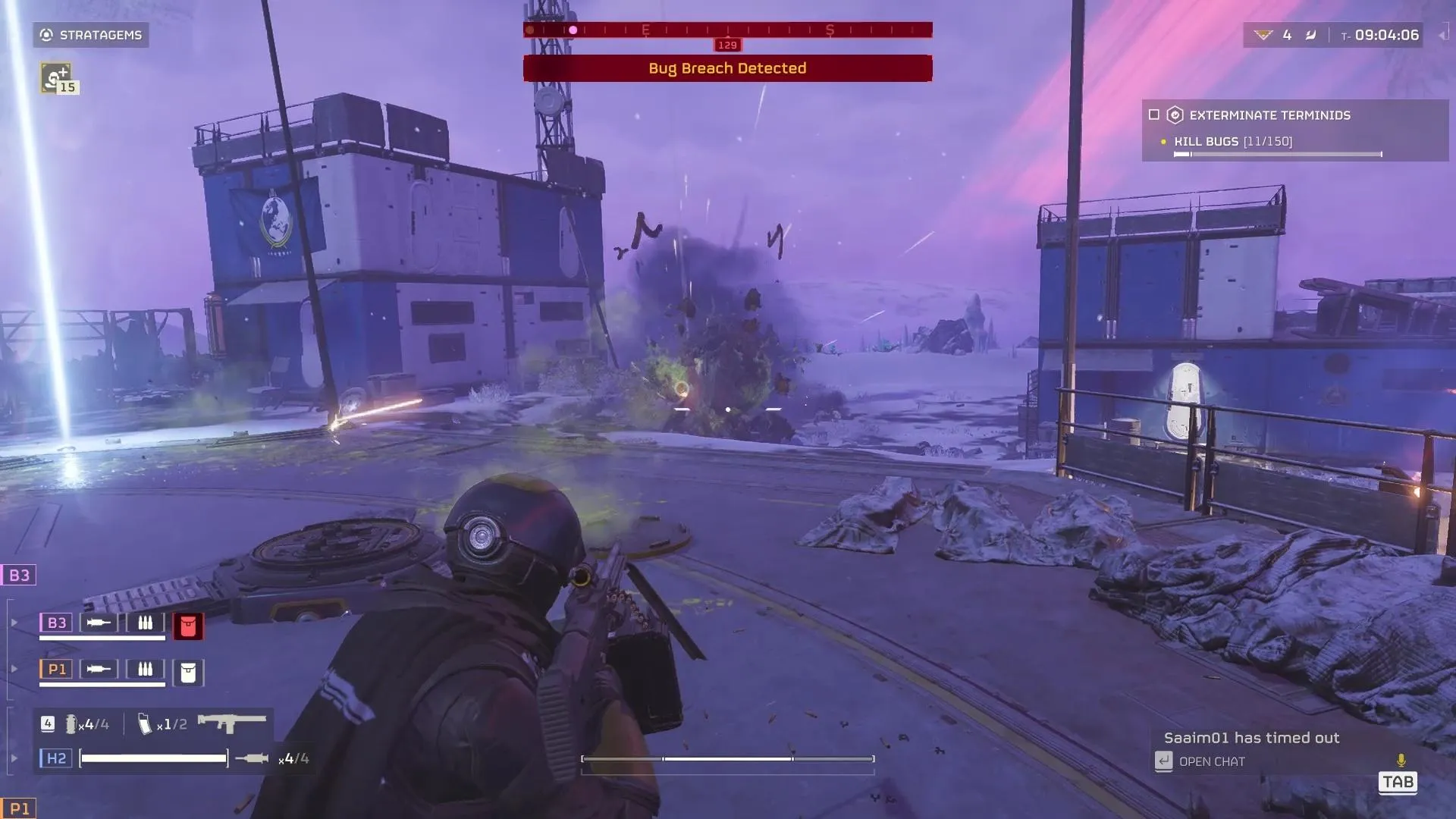This screenshot has height=819, width=1456.
Task: Click the reinforcements remaining icon
Action: [1263, 35]
